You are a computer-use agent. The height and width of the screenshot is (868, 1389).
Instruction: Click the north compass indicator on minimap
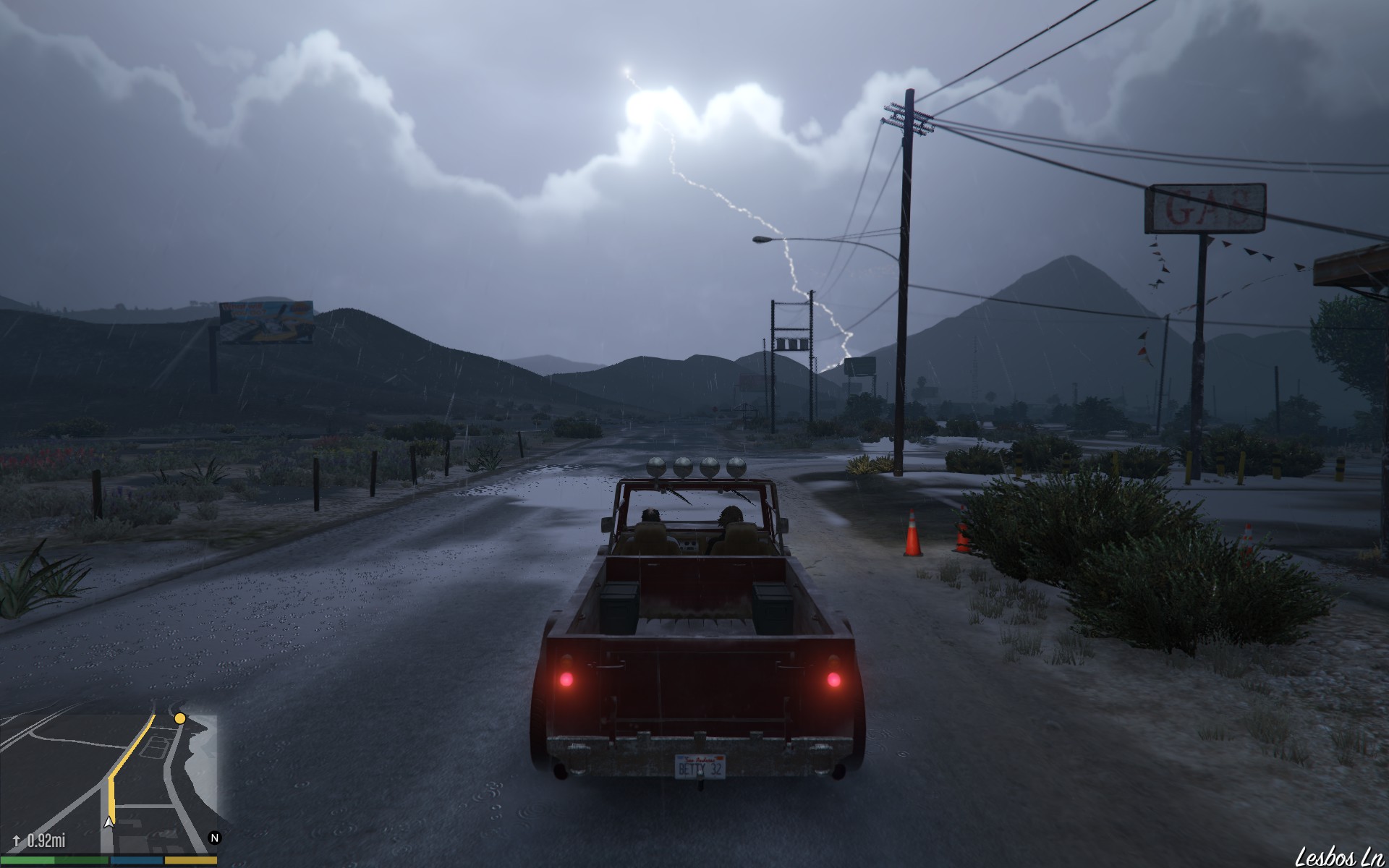click(214, 838)
